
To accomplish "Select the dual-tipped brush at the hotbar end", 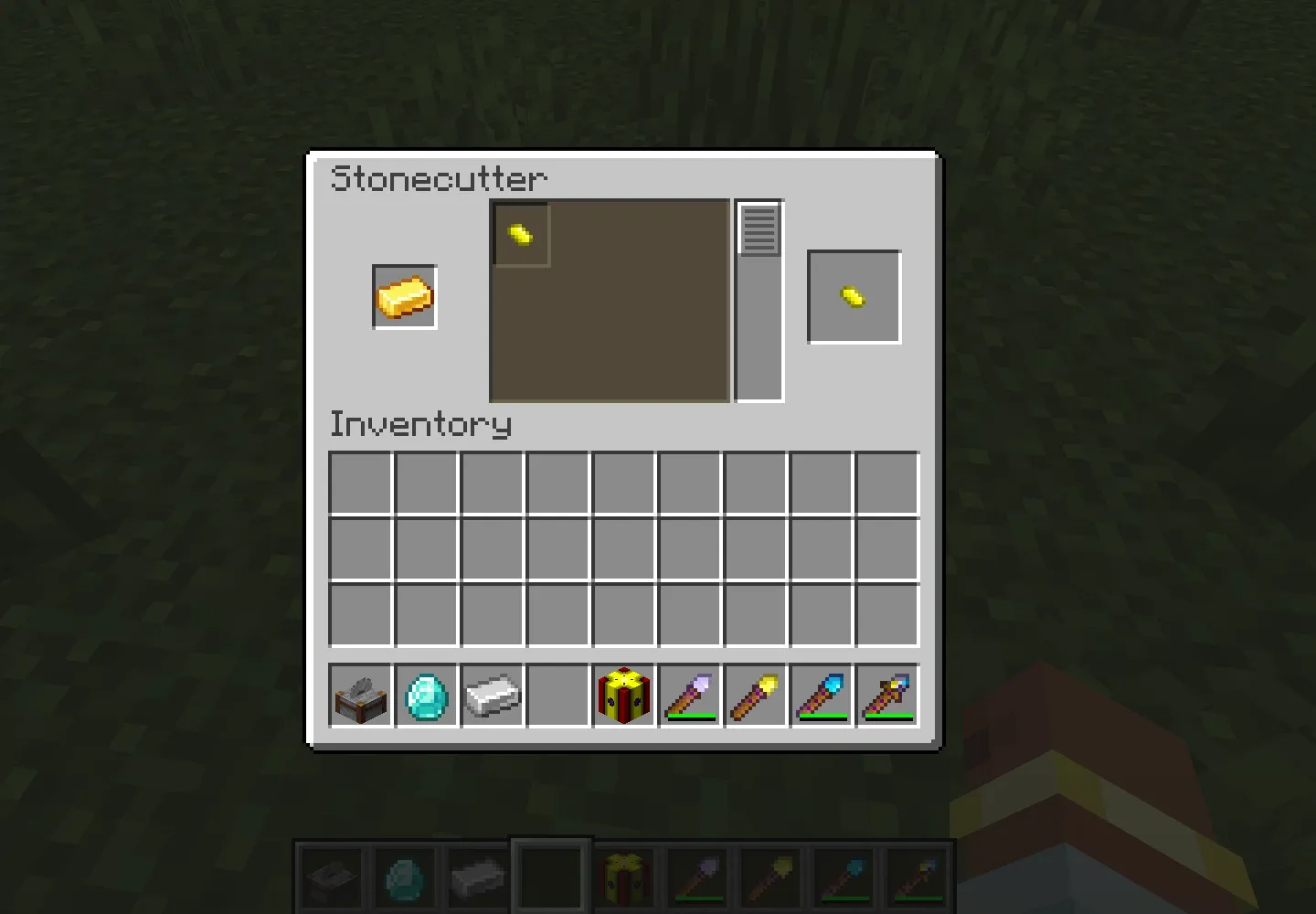I will 886,696.
